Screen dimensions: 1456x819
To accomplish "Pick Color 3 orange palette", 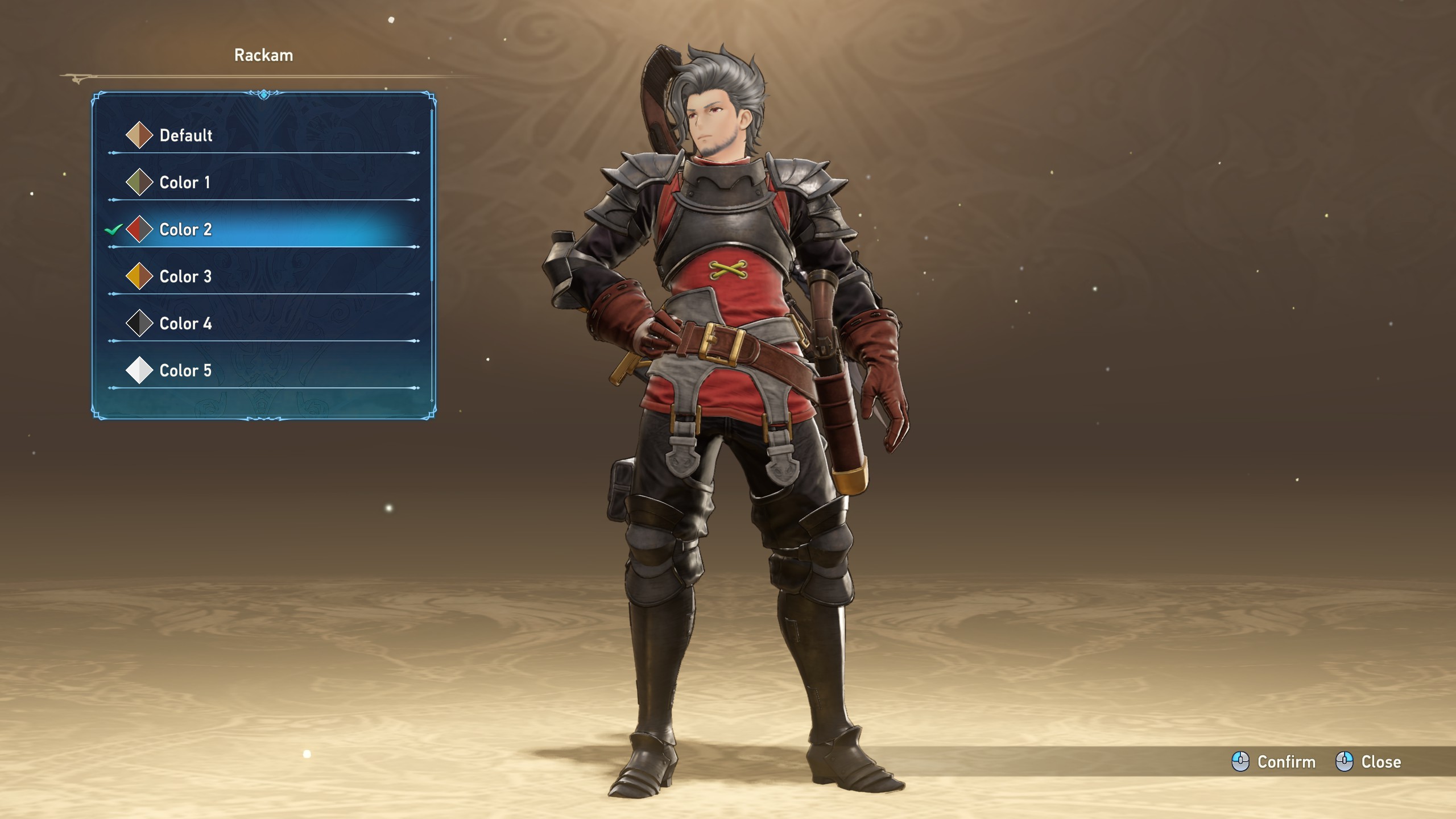I will pyautogui.click(x=185, y=277).
